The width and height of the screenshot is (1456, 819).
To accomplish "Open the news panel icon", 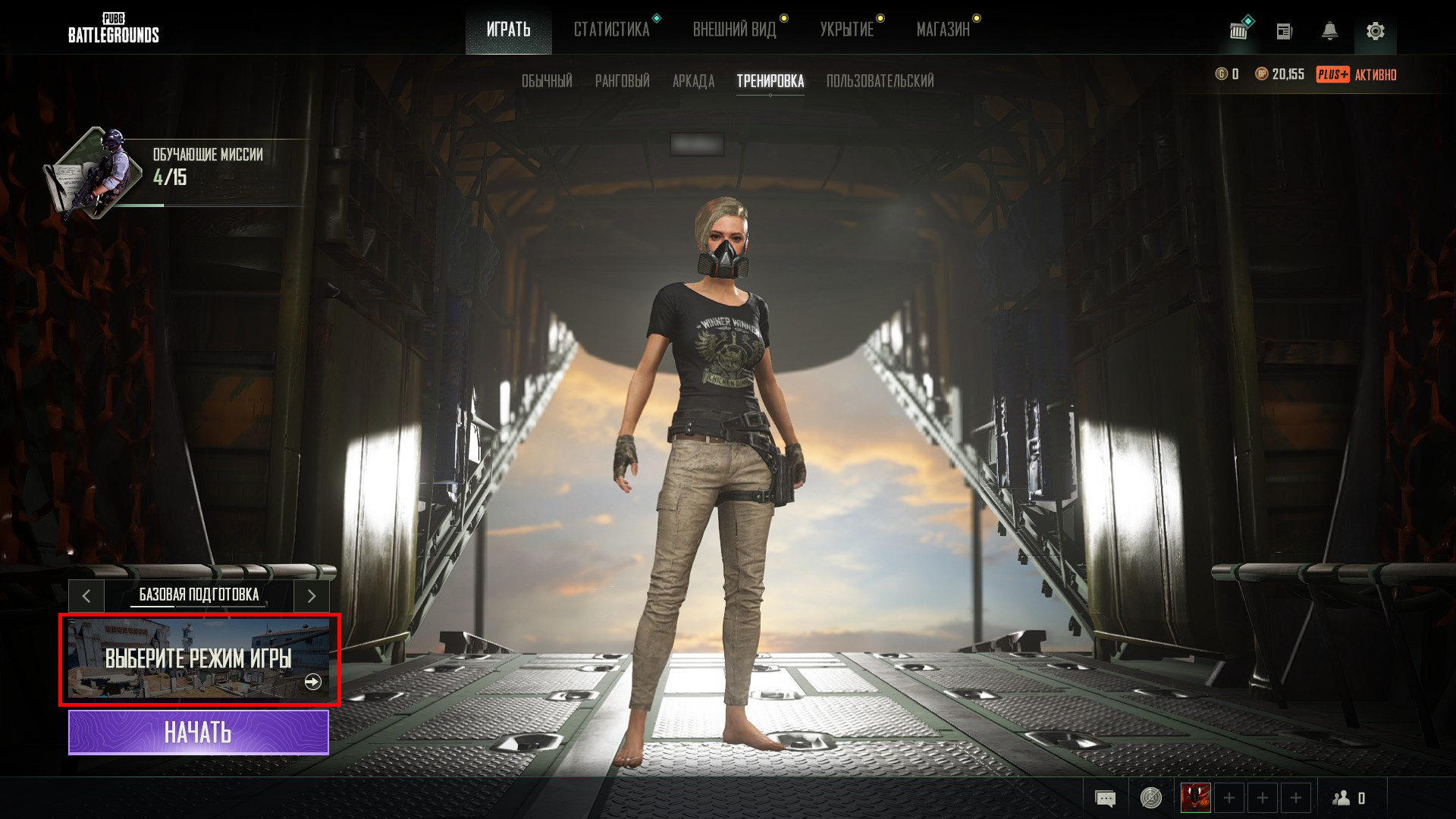I will 1285,32.
